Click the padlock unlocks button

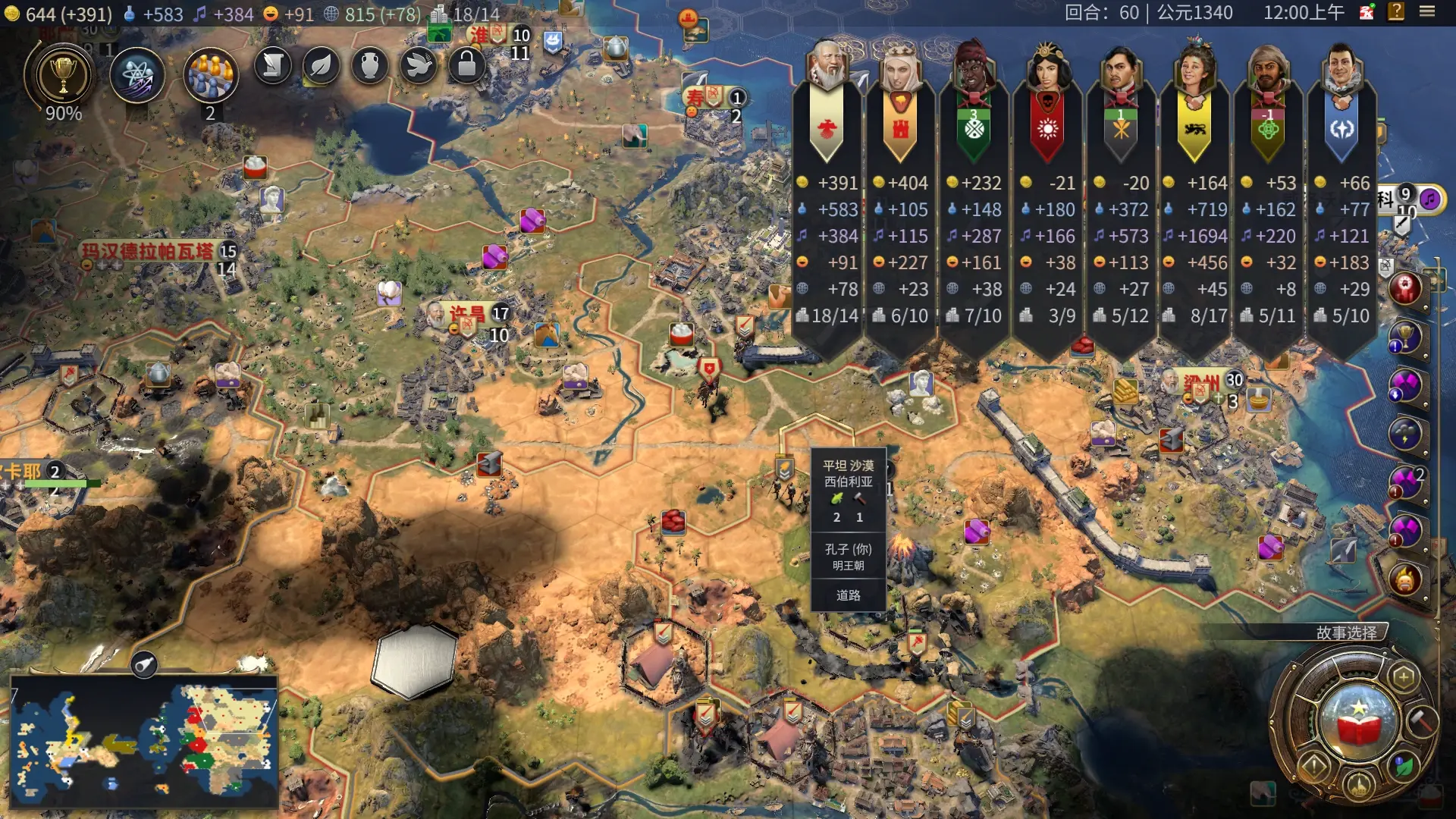(x=466, y=67)
